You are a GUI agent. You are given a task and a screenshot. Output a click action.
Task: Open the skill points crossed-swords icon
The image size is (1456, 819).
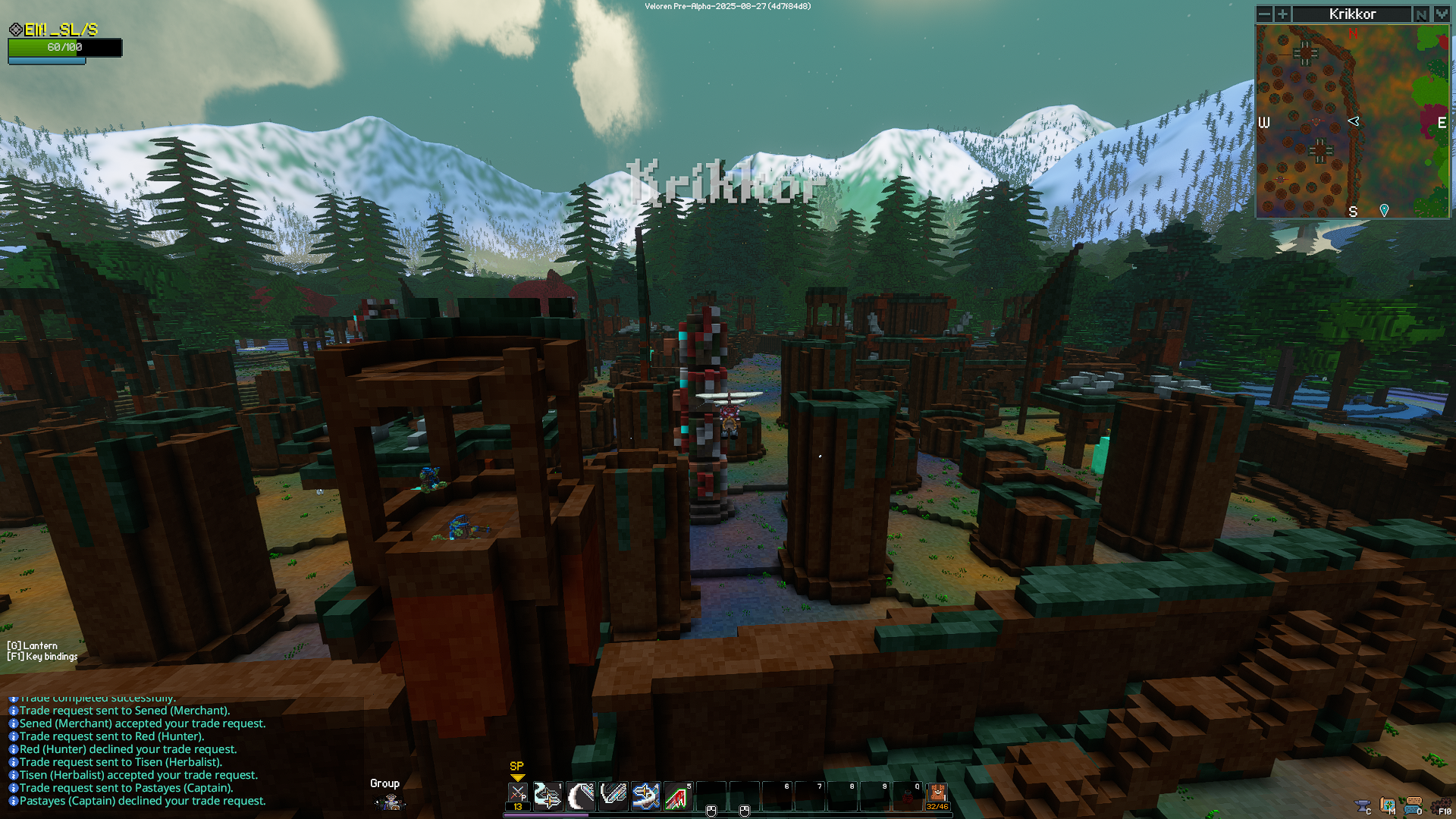pyautogui.click(x=517, y=794)
